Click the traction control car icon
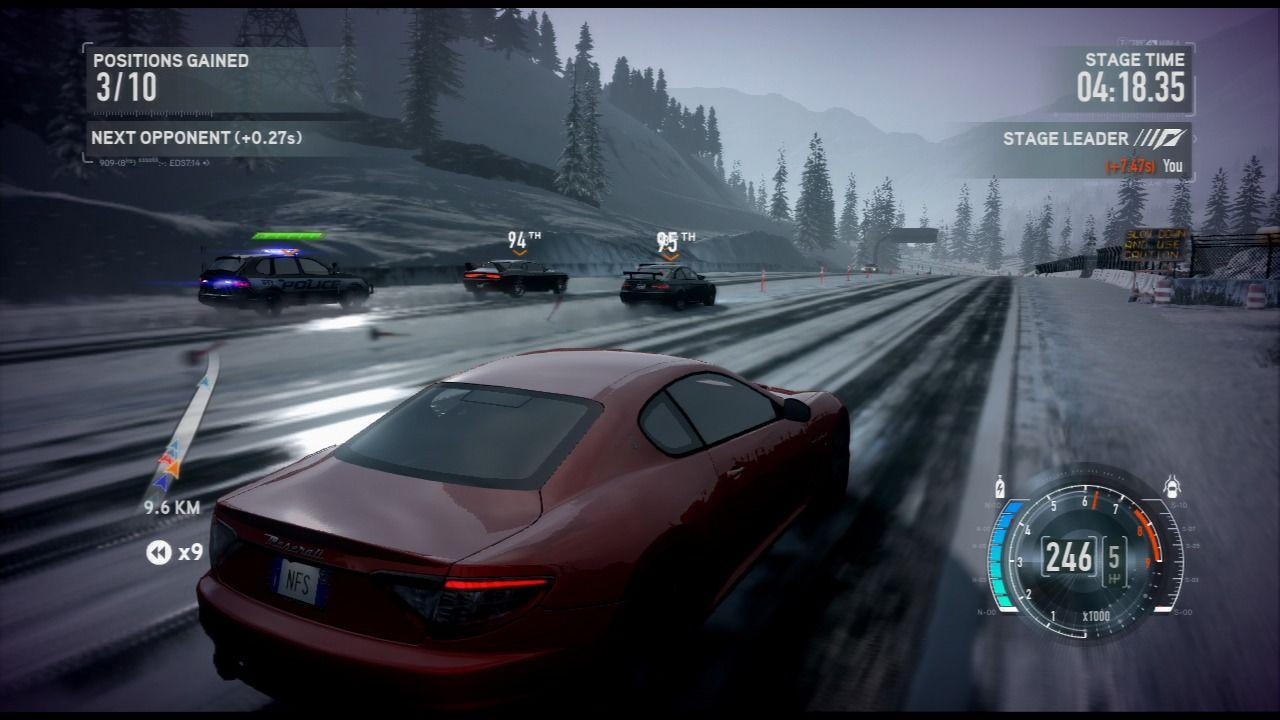The image size is (1280, 720). click(1172, 484)
